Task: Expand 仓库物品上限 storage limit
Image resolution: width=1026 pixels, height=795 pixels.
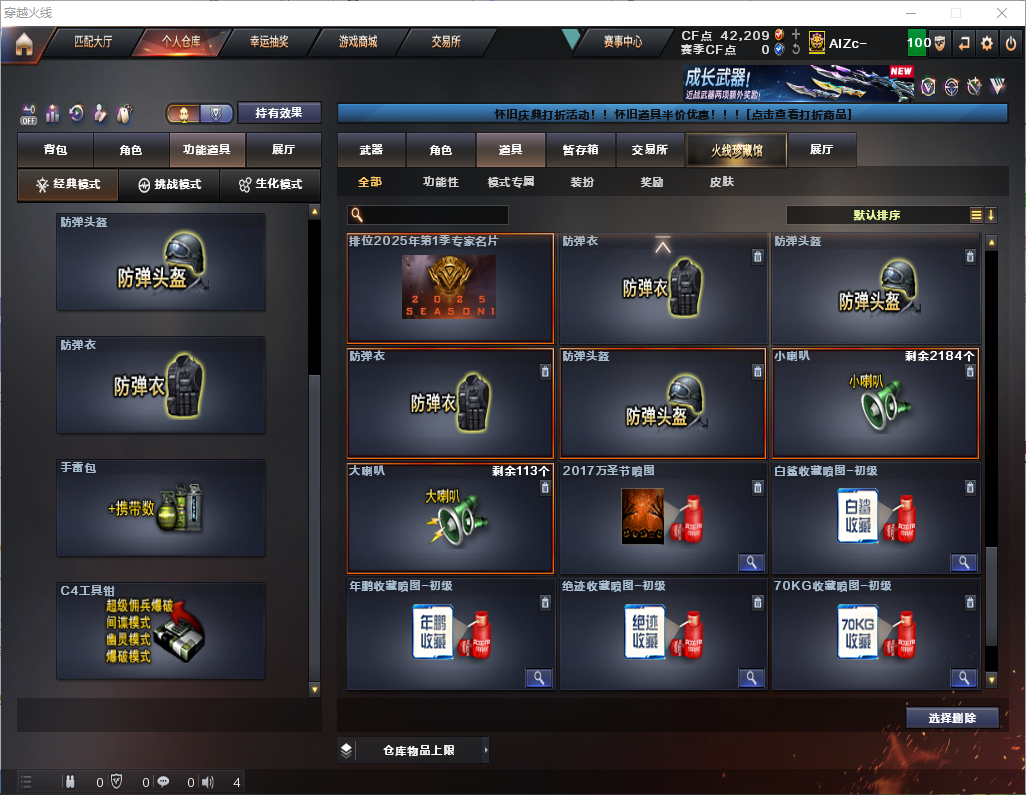Action: [418, 750]
